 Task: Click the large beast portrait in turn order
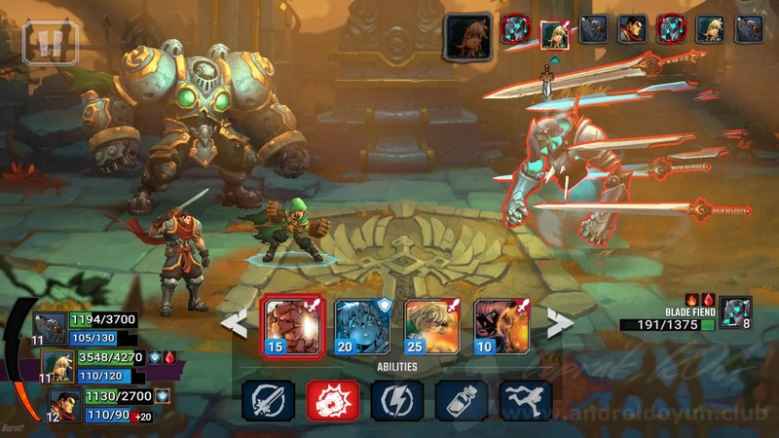(468, 35)
